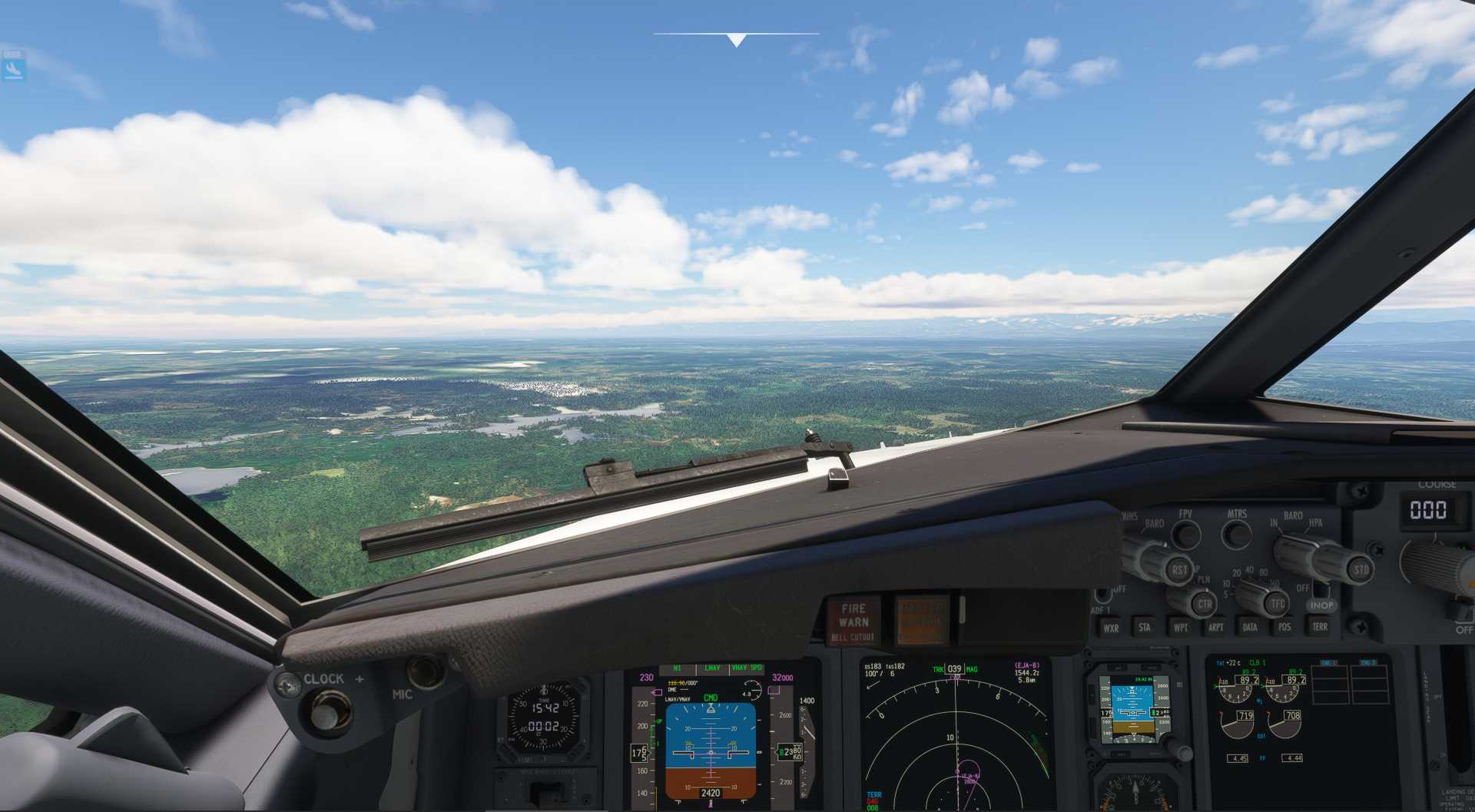
Task: Toggle traffic display using the TFC knob
Action: click(1278, 604)
